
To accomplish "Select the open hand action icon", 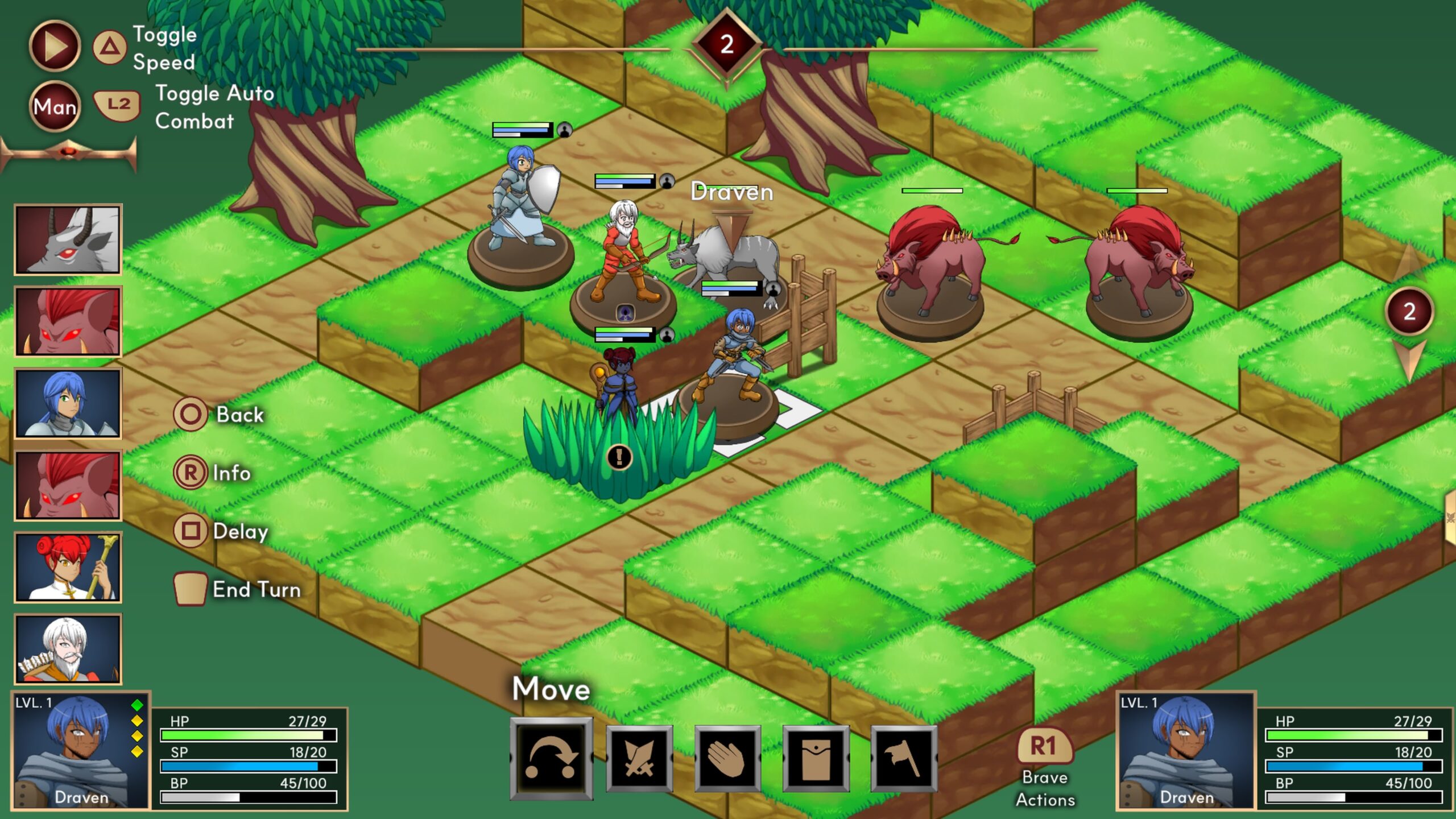I will point(727,759).
